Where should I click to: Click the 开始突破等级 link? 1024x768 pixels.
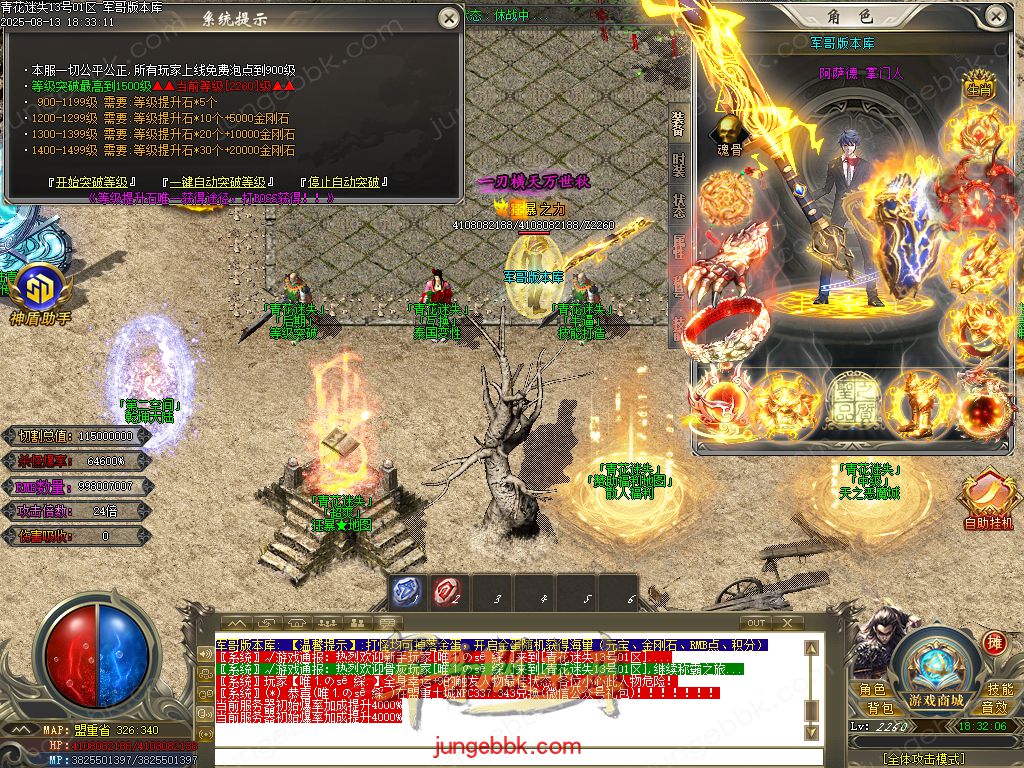[x=93, y=183]
